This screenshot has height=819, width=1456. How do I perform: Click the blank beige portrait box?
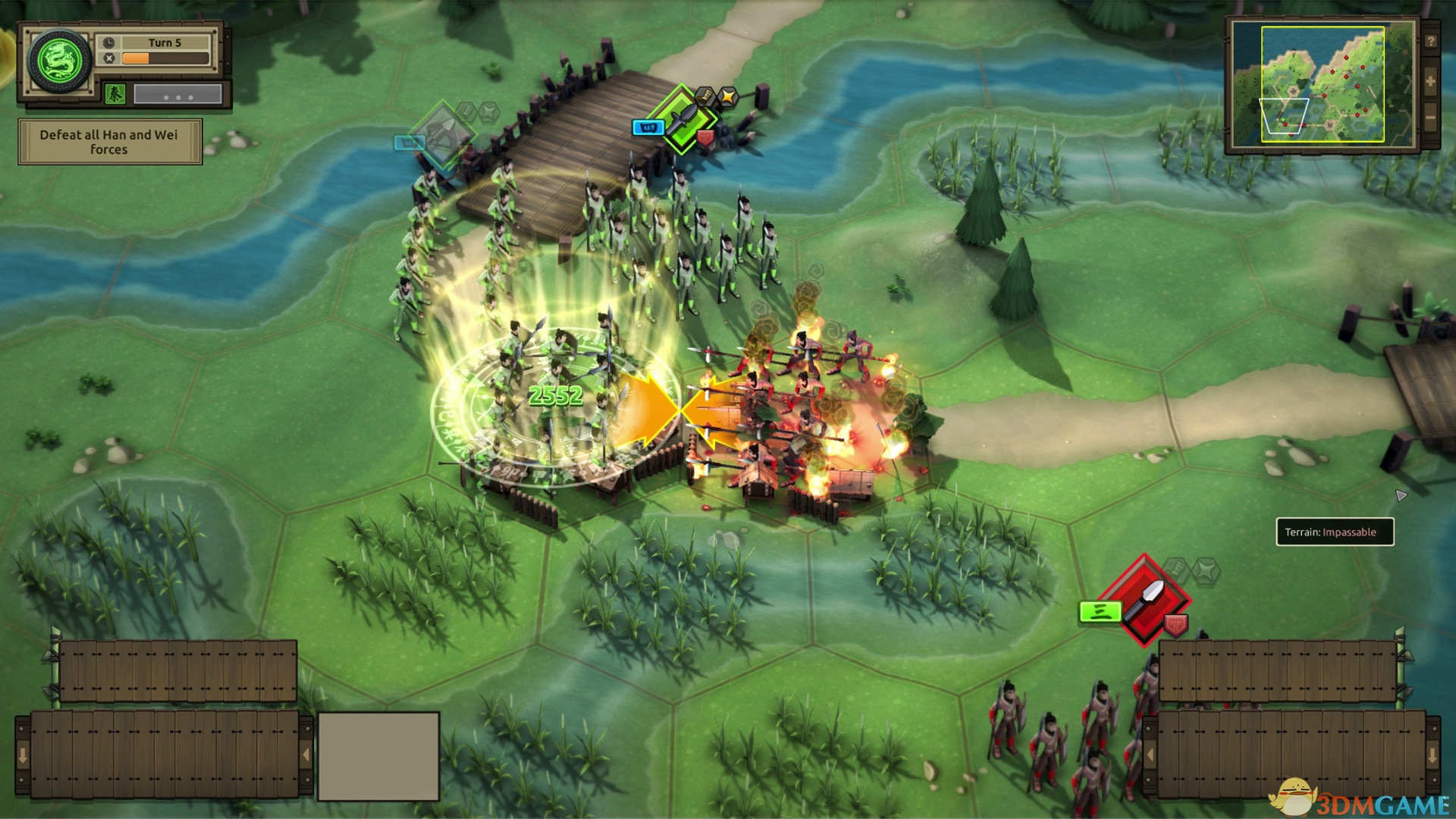378,756
